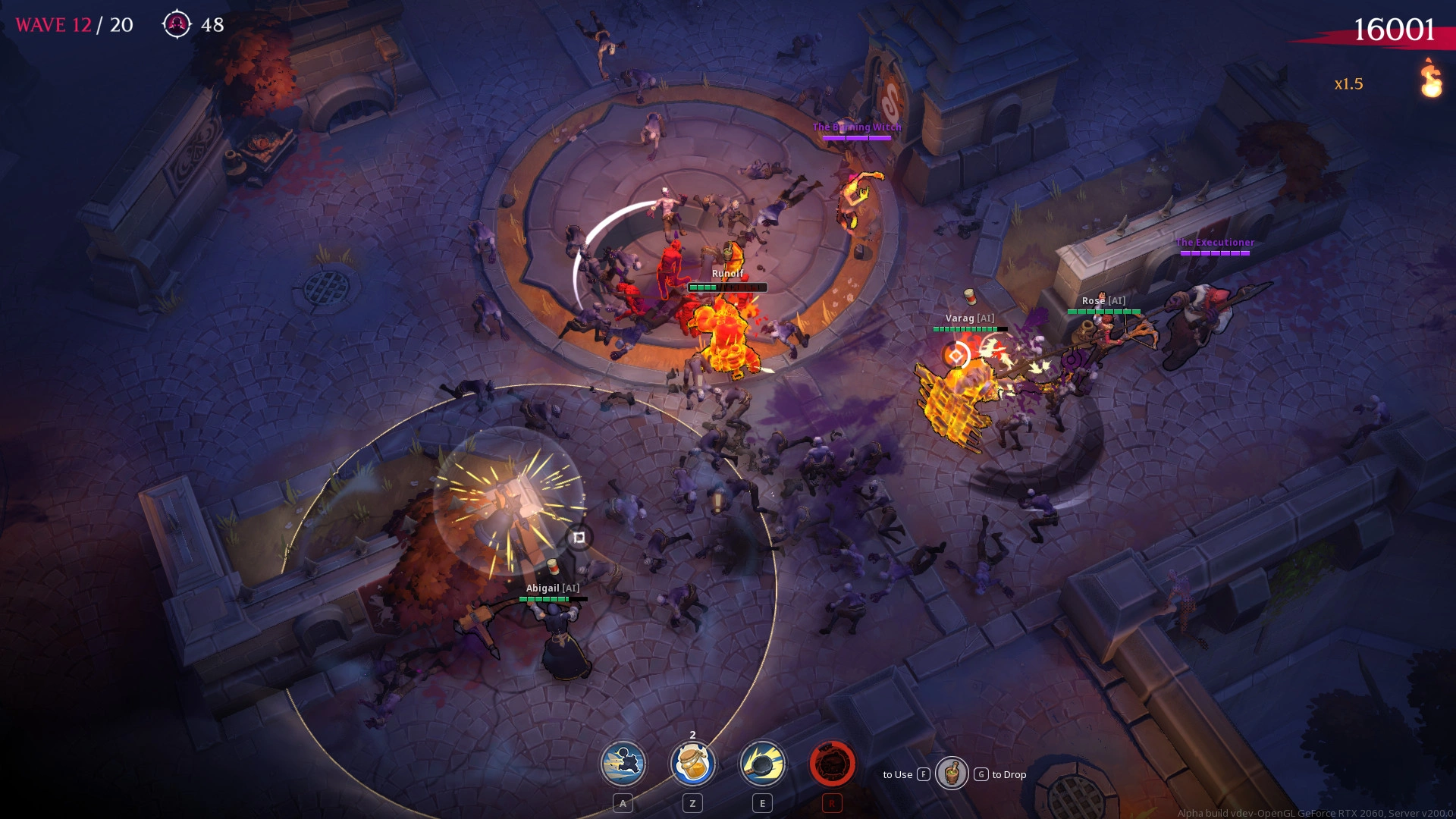The width and height of the screenshot is (1456, 819).
Task: Use the honey jar ability
Action: tap(692, 764)
